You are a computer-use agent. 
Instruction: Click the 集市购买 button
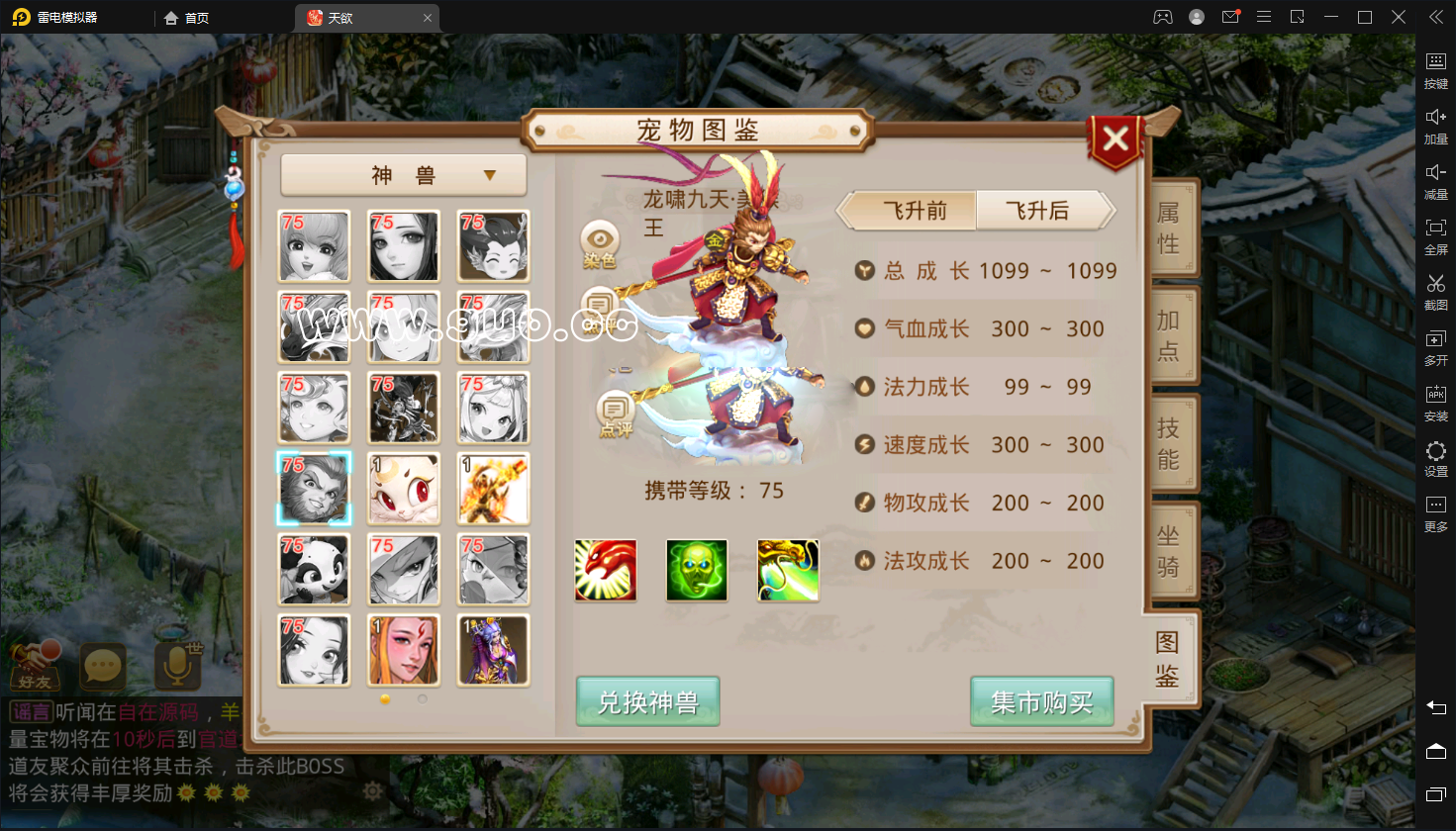tap(1041, 702)
